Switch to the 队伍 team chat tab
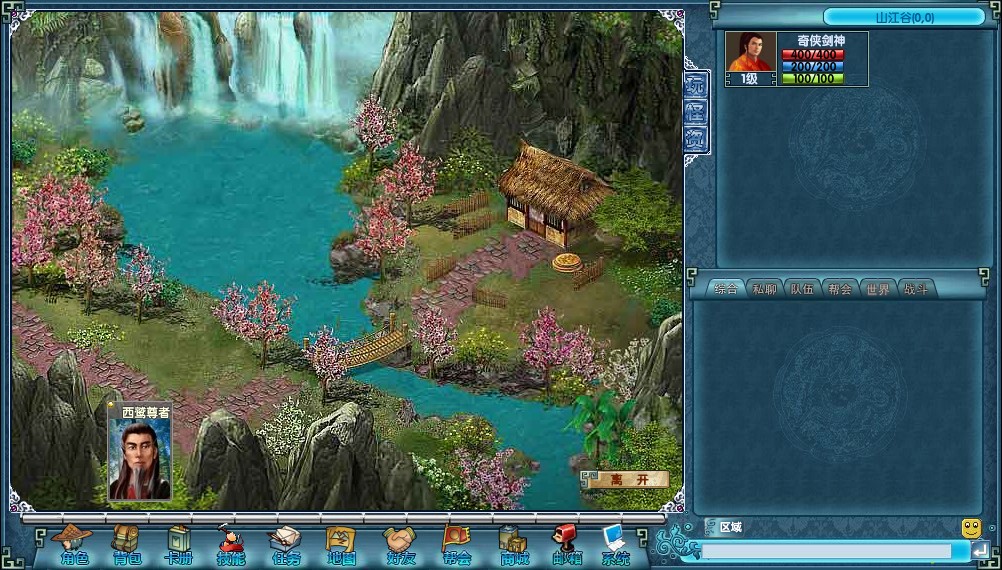Screen dimensions: 1002x570 tap(802, 289)
